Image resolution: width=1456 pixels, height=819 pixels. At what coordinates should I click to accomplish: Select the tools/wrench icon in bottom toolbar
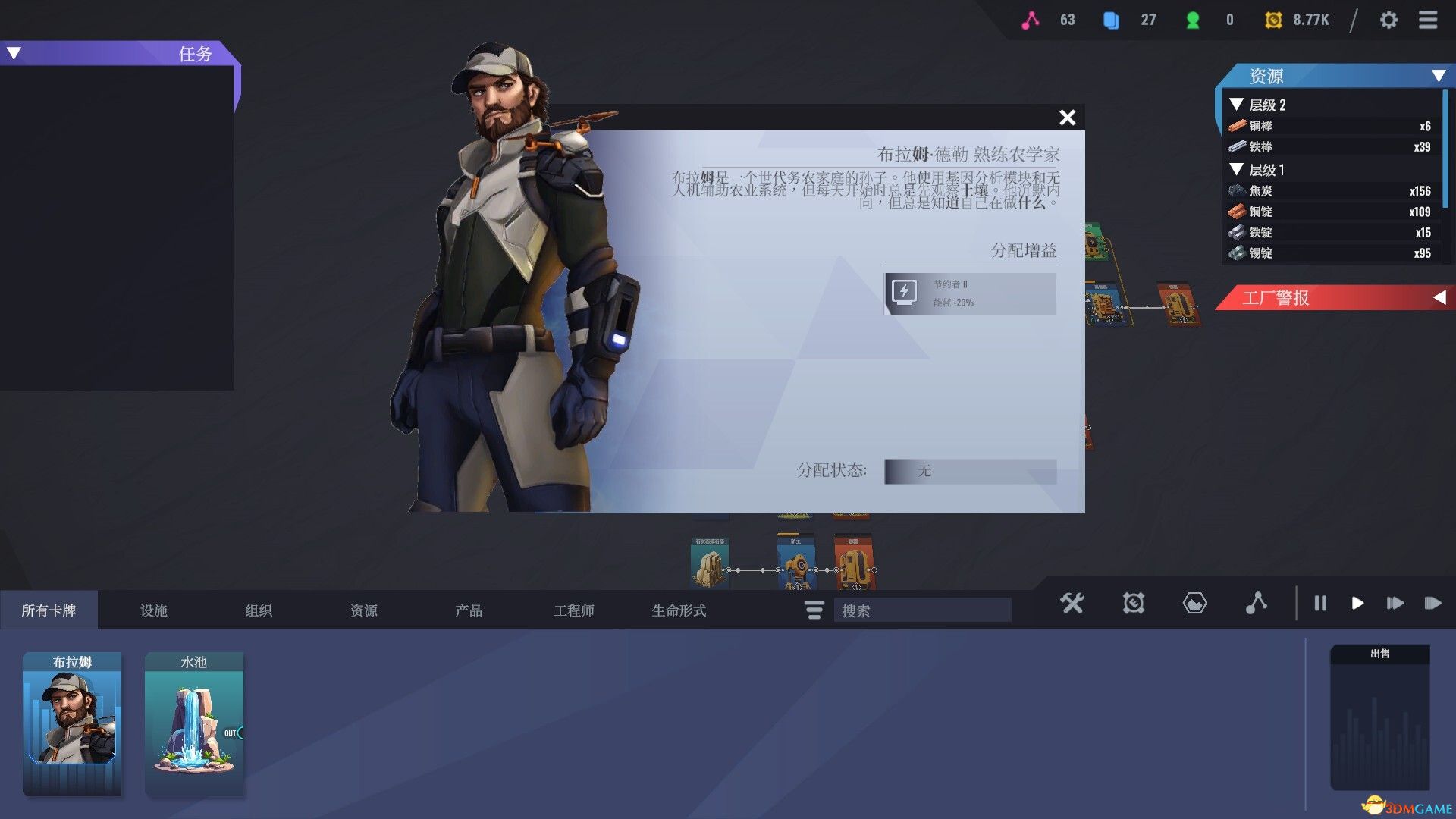pos(1072,604)
